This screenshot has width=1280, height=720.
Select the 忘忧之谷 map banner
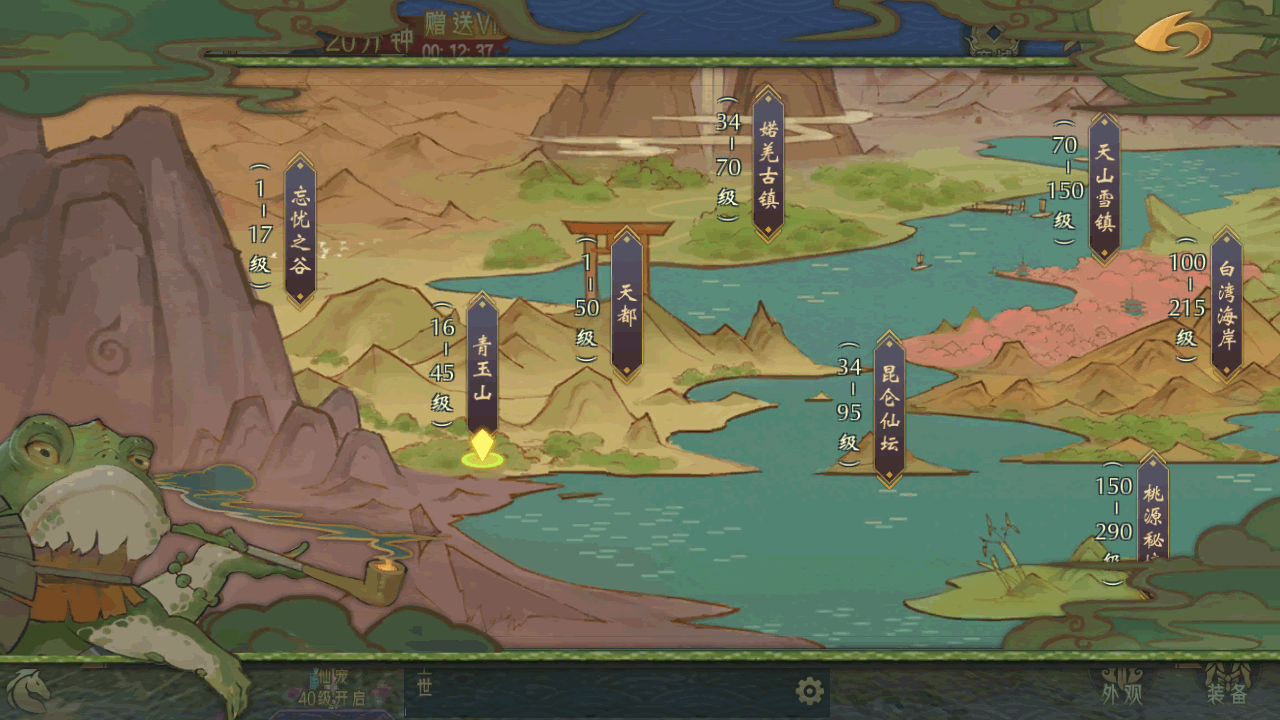pyautogui.click(x=300, y=230)
